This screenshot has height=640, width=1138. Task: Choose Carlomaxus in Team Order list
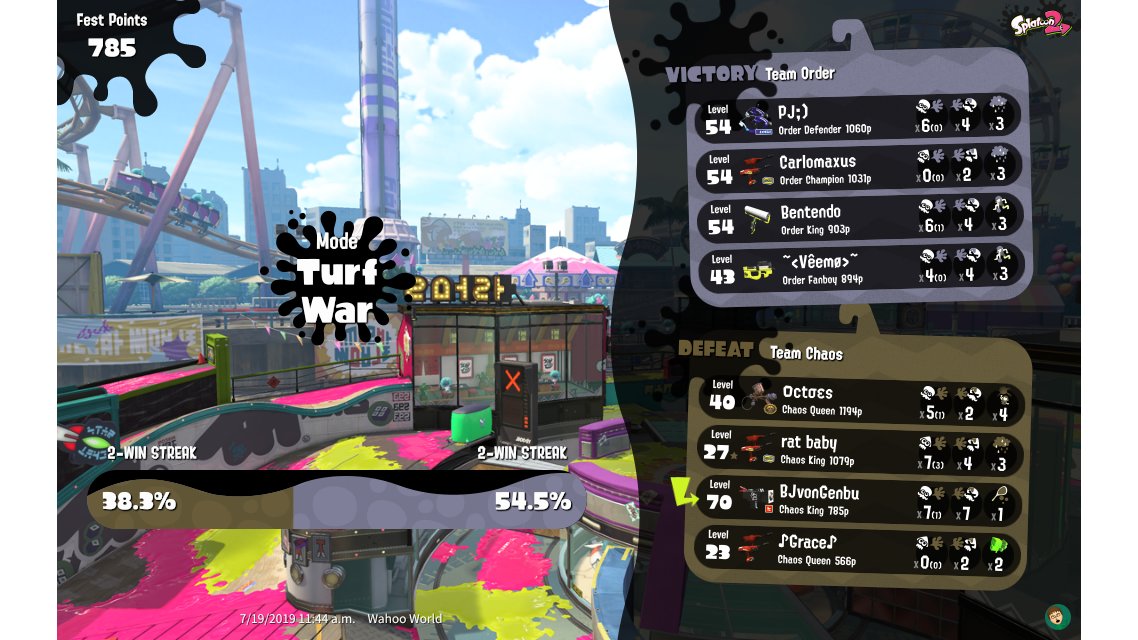858,168
